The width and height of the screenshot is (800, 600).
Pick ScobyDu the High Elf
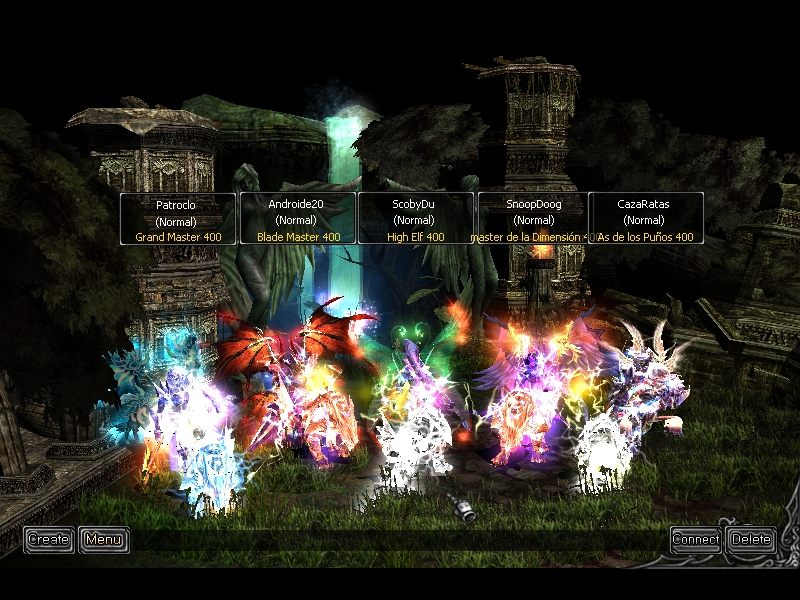(x=415, y=219)
